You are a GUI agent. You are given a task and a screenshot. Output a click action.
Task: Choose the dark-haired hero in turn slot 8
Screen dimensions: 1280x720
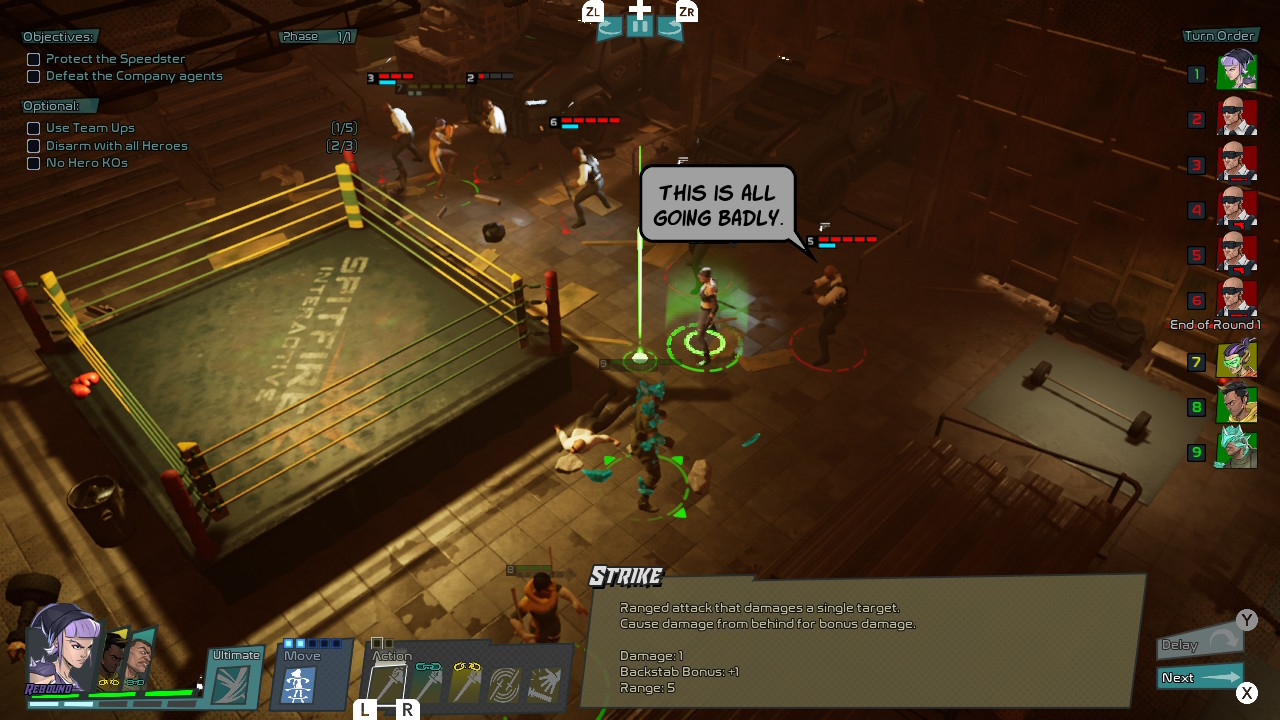click(1237, 406)
